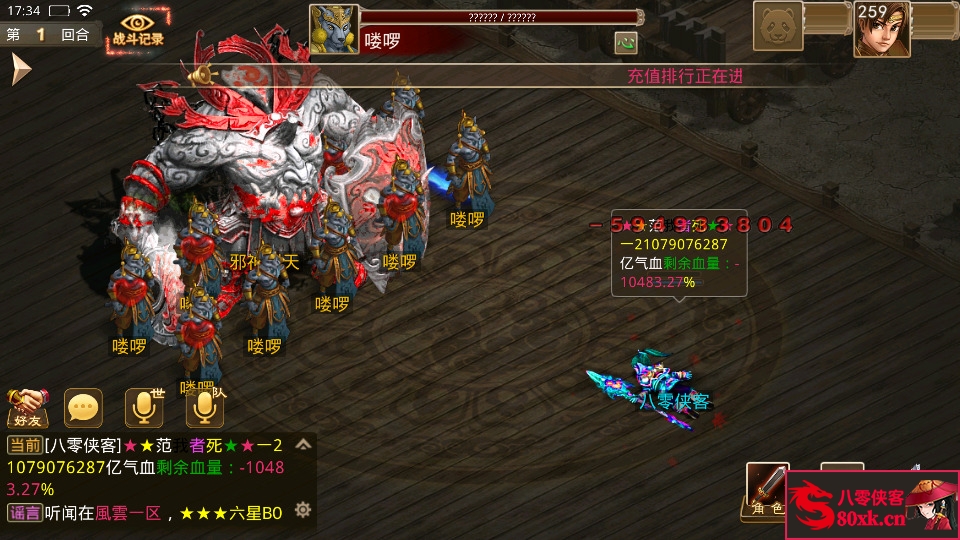Expand the chat log with the up arrow

point(304,445)
